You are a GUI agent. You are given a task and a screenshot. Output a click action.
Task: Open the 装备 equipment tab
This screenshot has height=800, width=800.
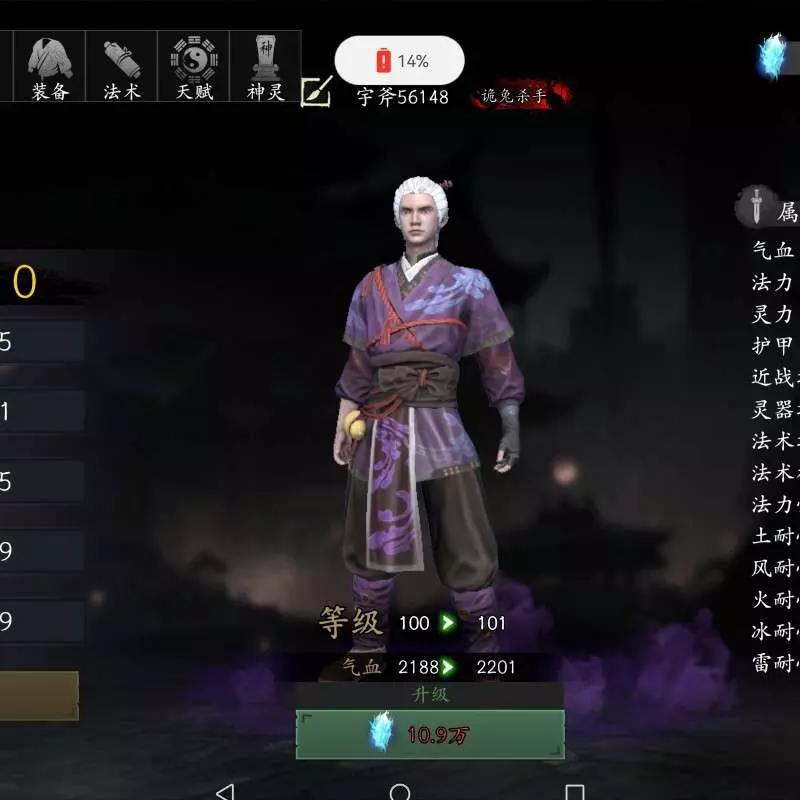pos(49,66)
